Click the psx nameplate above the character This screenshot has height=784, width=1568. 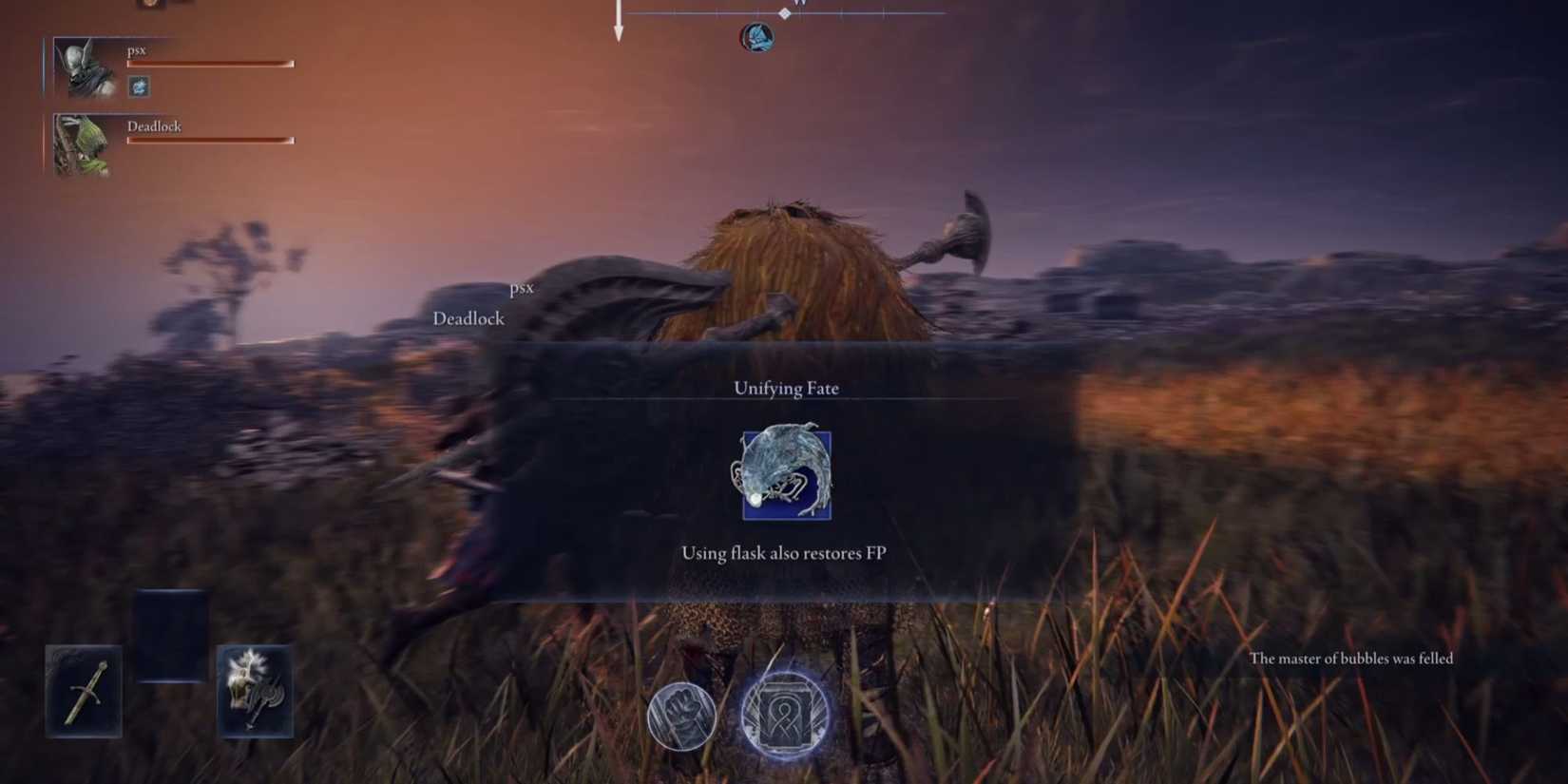(522, 287)
